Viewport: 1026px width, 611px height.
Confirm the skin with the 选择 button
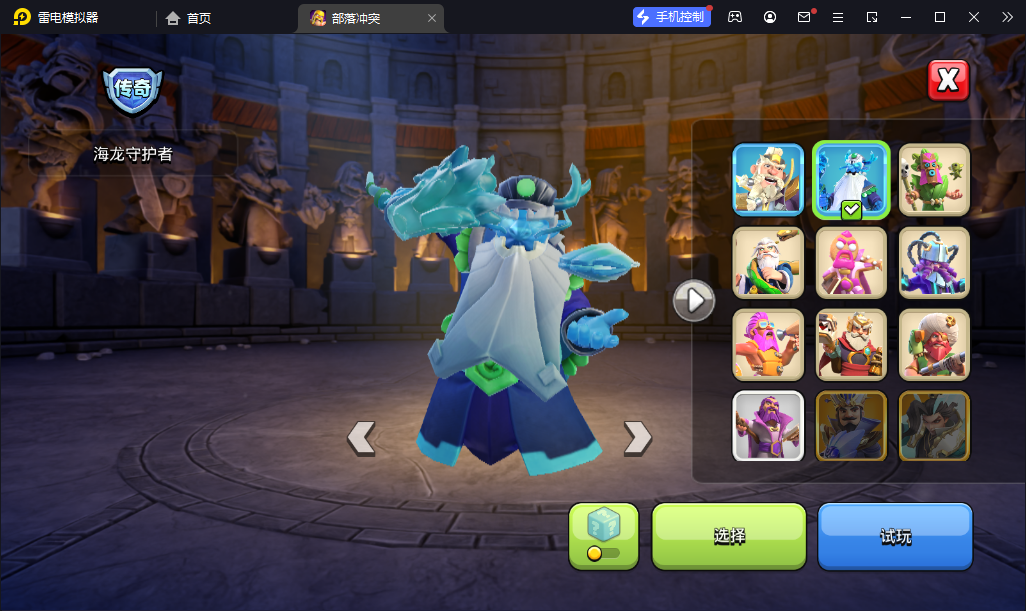(728, 536)
